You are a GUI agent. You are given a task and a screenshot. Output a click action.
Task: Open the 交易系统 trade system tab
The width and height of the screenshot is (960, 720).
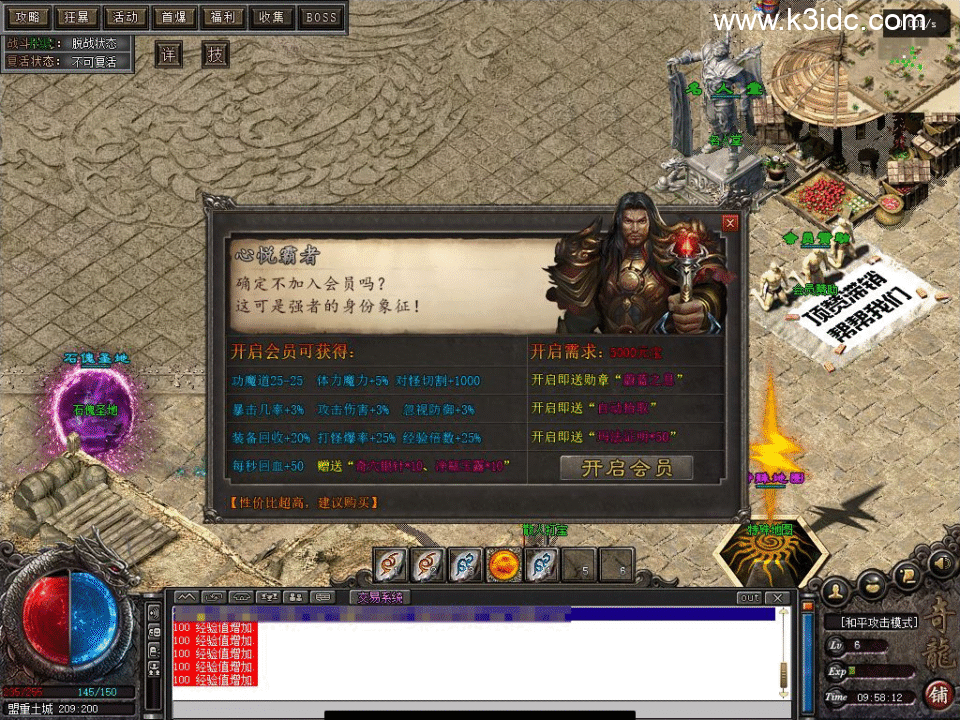click(380, 597)
